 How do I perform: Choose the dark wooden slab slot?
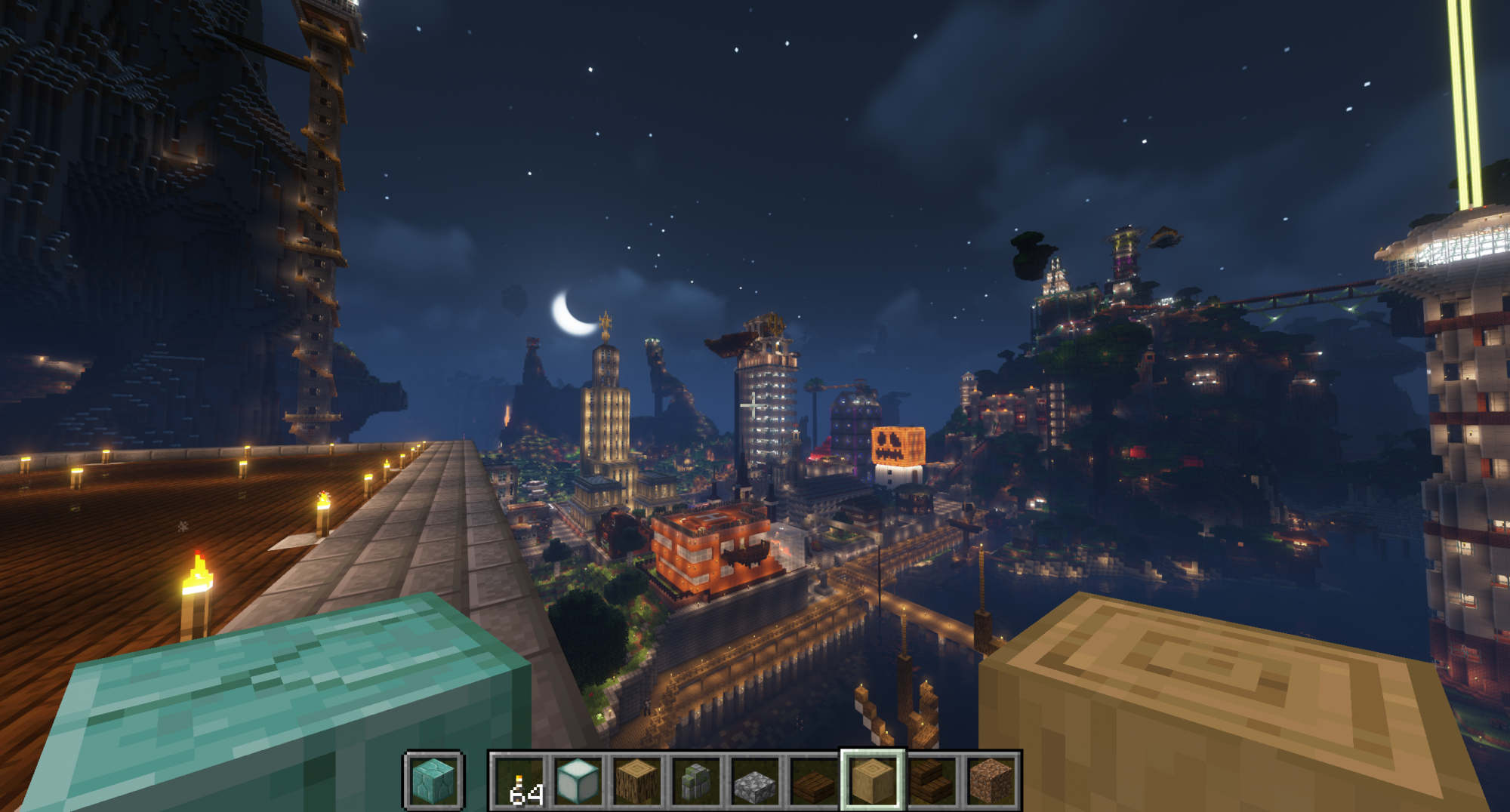tap(813, 781)
